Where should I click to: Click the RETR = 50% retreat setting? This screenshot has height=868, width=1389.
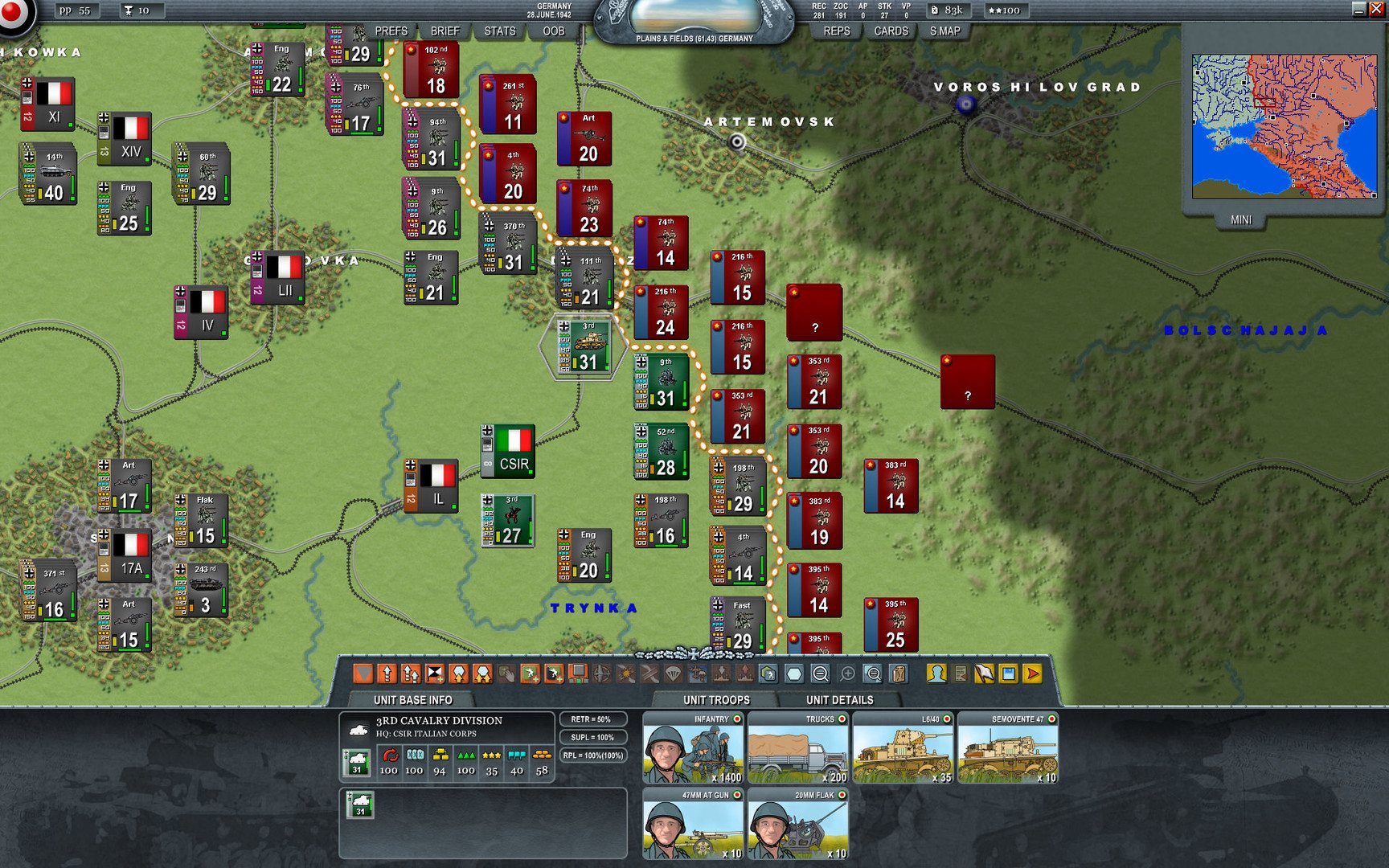(x=591, y=719)
